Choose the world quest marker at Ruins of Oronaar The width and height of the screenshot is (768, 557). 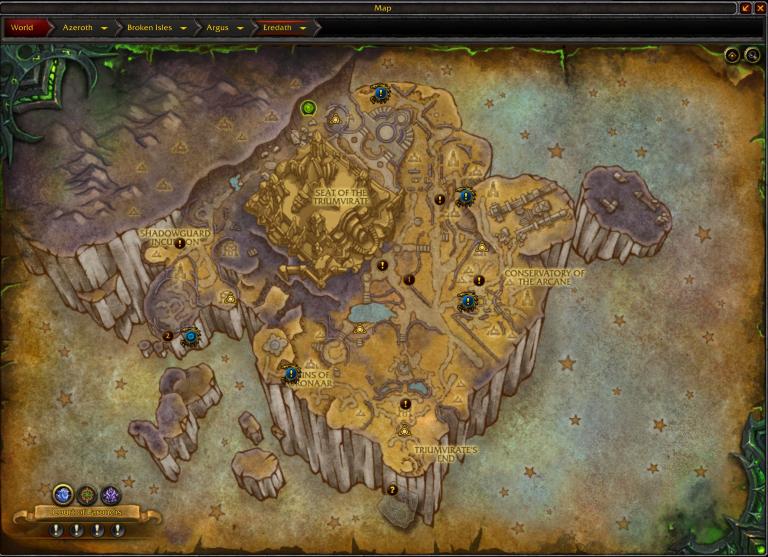coord(291,373)
